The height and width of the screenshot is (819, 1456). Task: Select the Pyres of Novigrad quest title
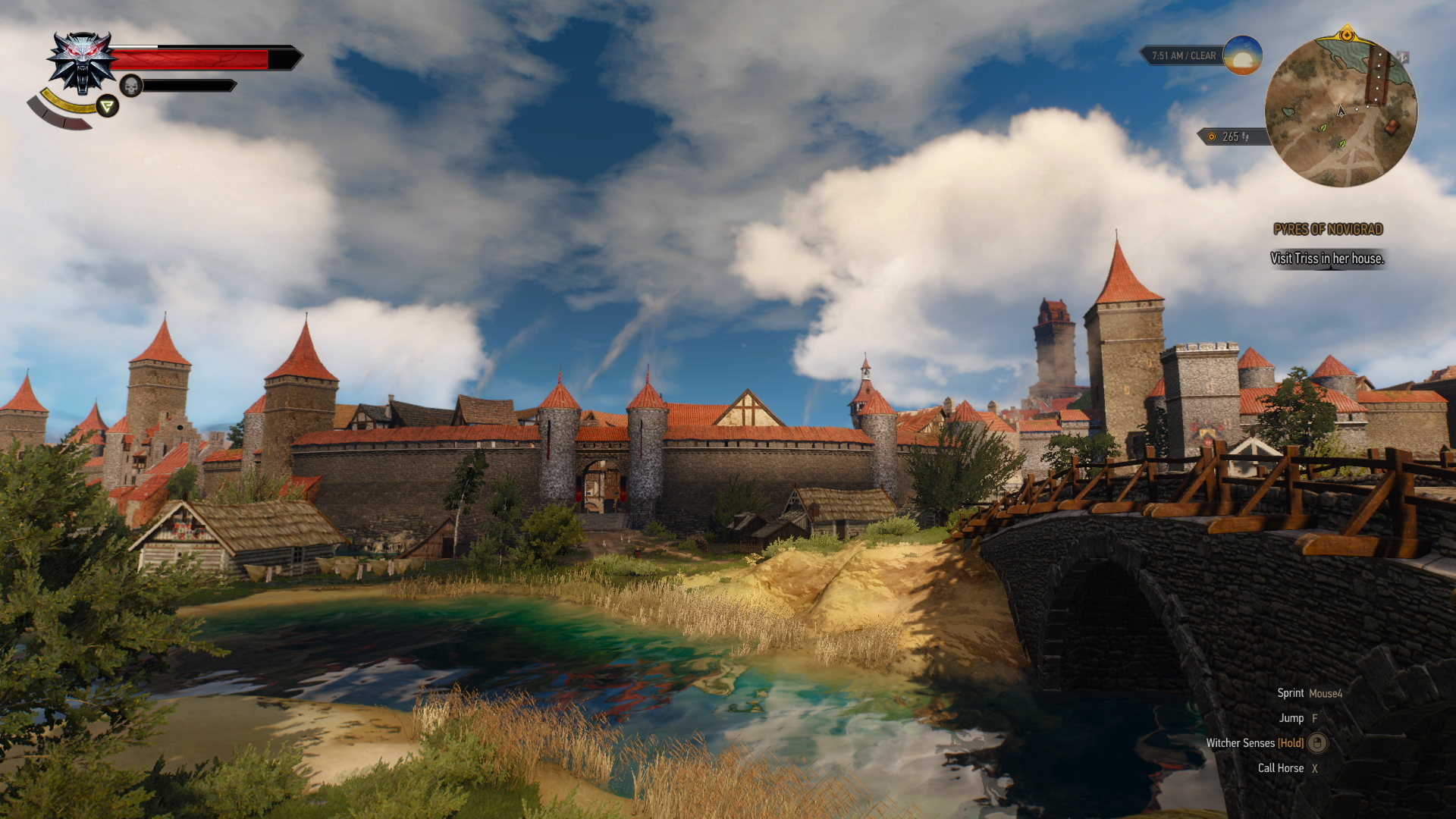(1328, 229)
